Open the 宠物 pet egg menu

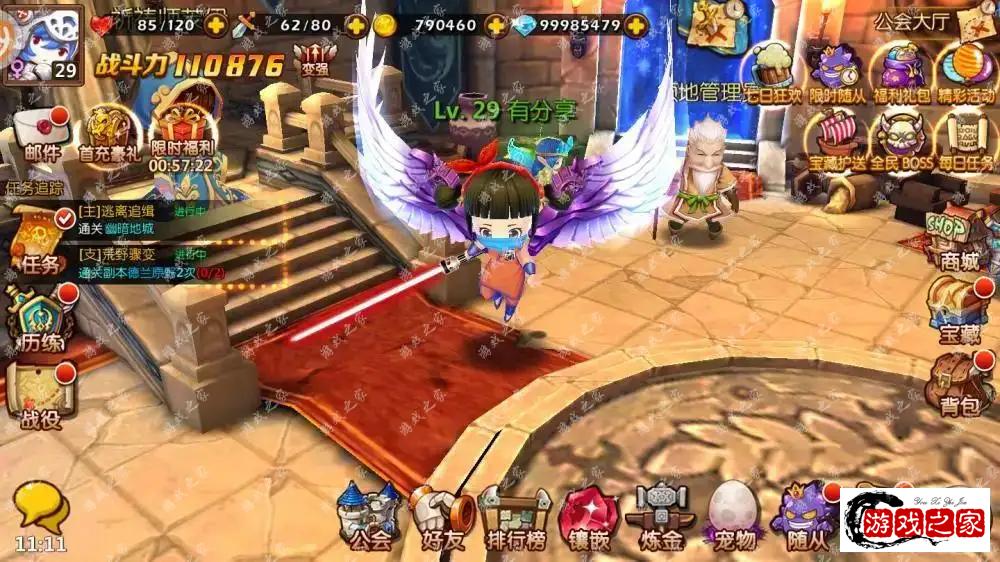(735, 517)
